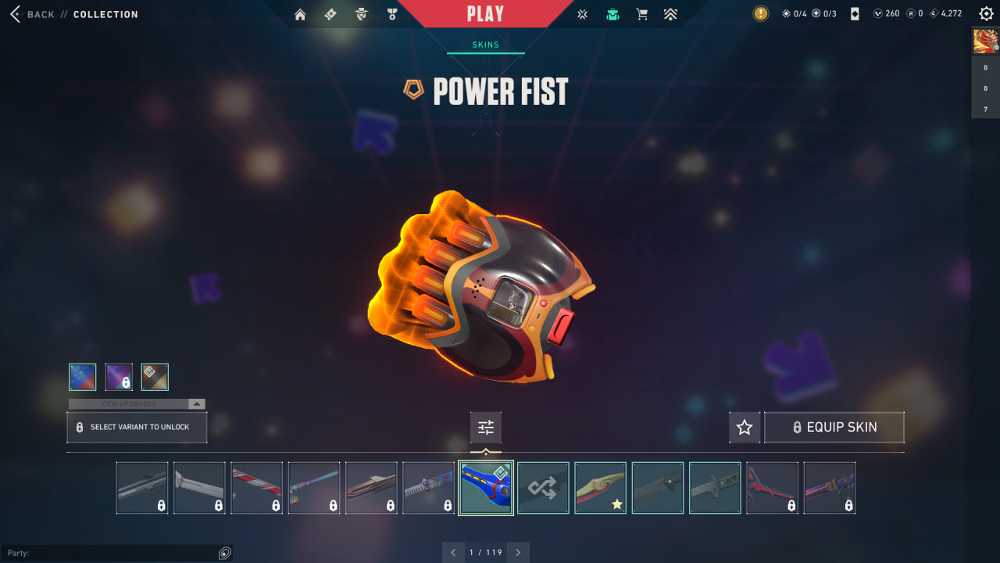Select the blue-red variant swatch
Viewport: 1000px width, 563px height.
click(83, 377)
